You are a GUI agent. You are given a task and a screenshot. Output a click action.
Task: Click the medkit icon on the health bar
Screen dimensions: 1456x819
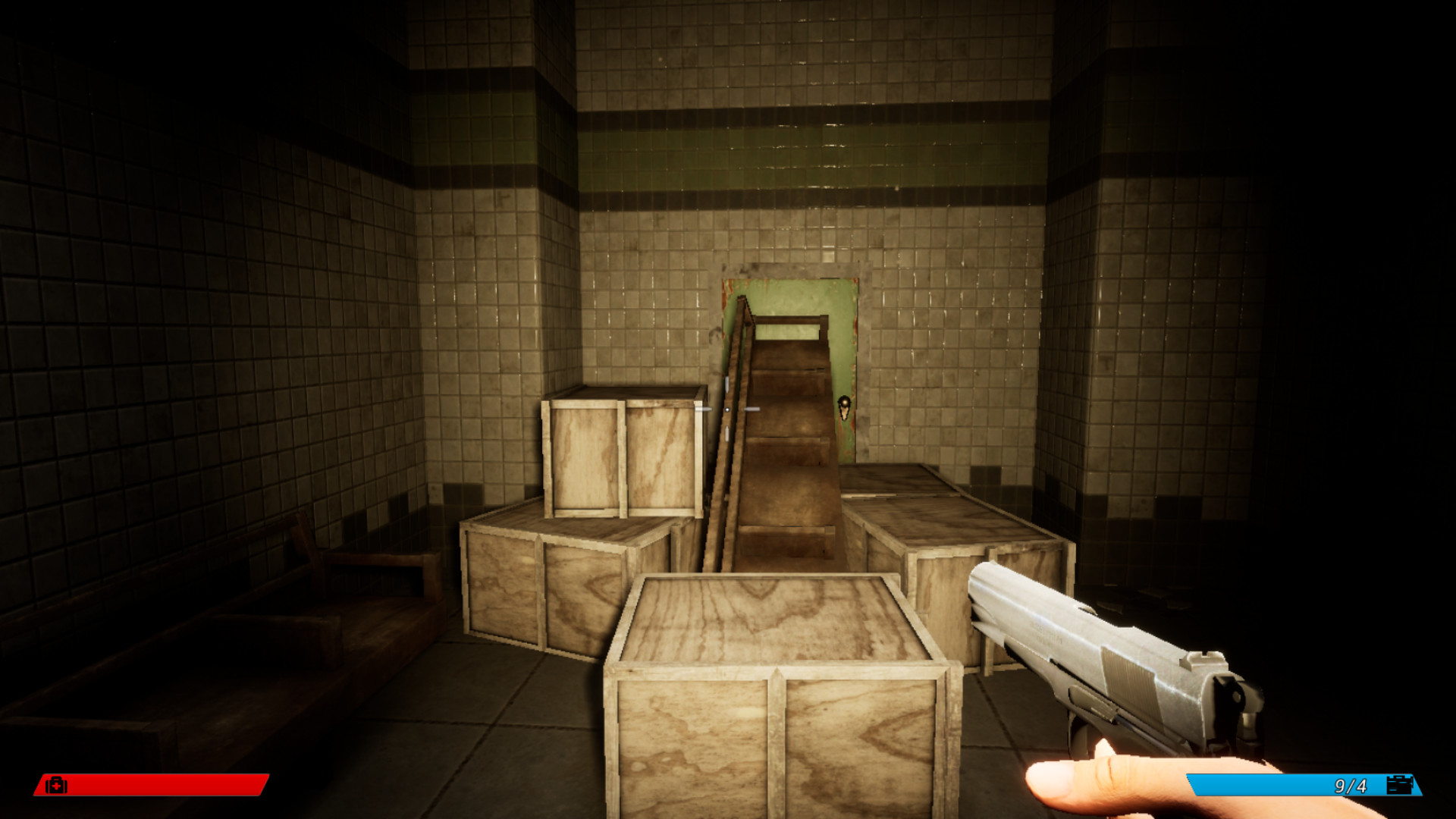[x=55, y=786]
